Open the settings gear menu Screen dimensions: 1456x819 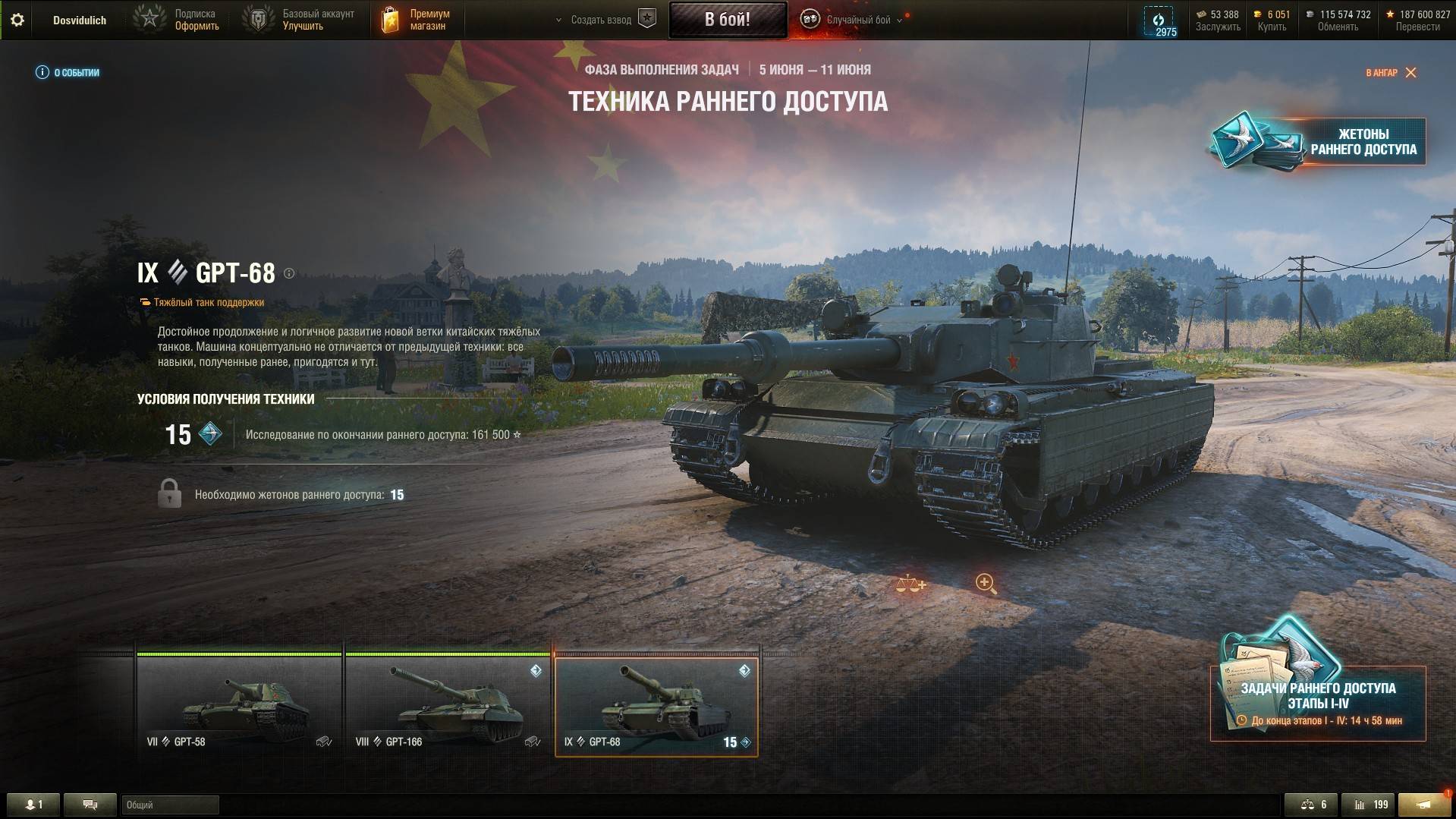pyautogui.click(x=17, y=20)
